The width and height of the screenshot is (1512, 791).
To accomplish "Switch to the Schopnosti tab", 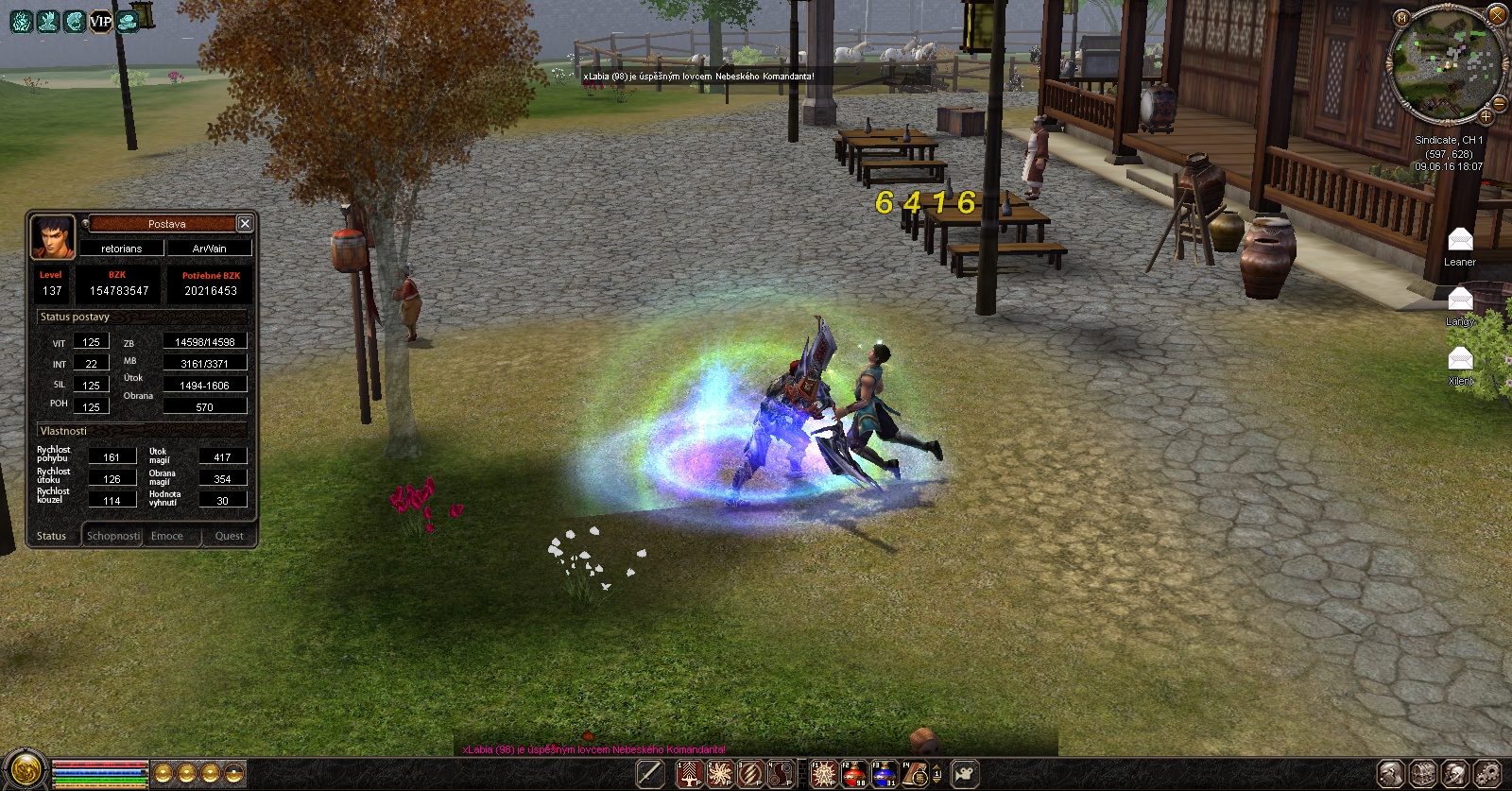I will click(112, 536).
